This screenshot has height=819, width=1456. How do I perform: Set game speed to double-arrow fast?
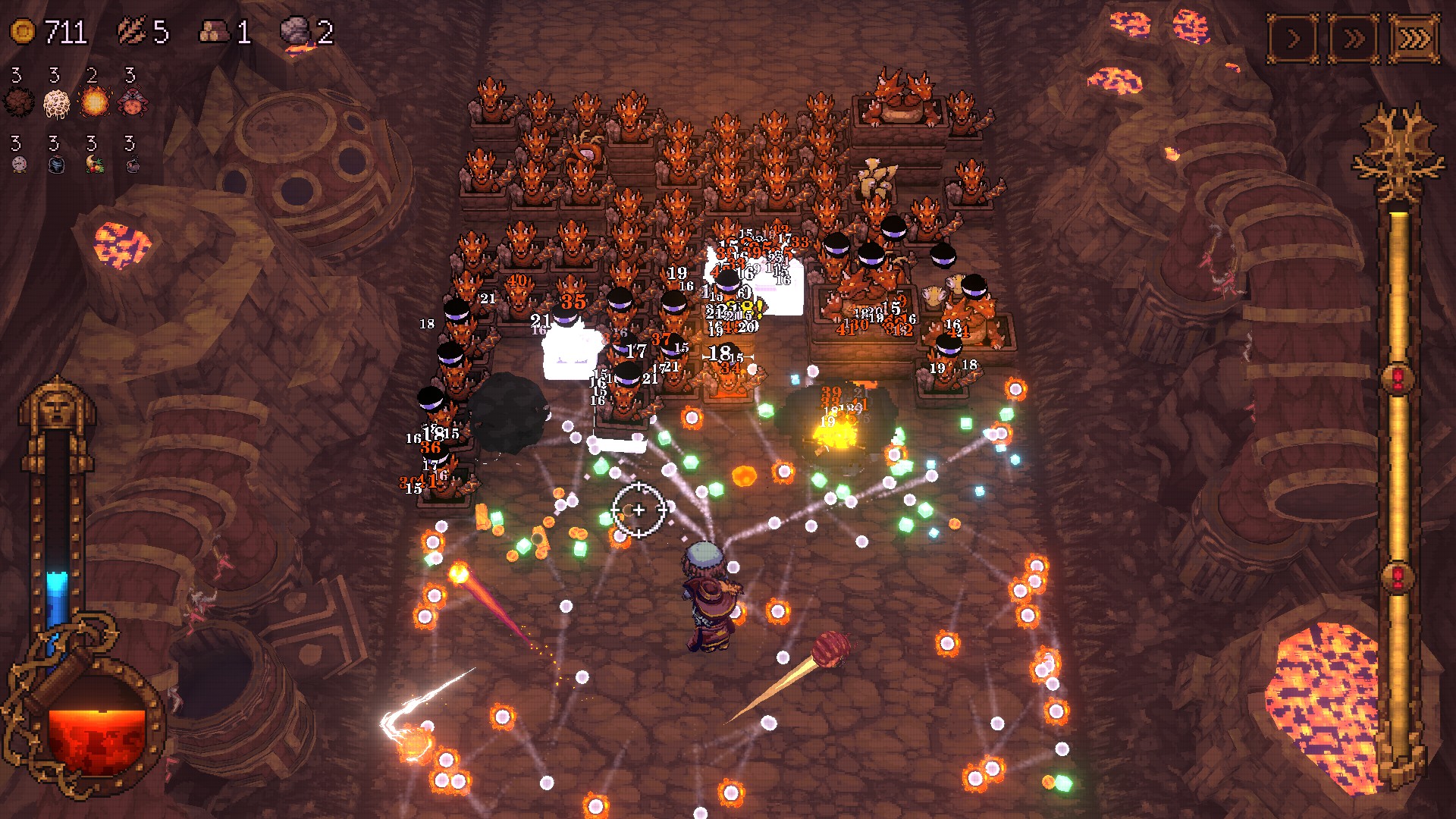click(1354, 38)
